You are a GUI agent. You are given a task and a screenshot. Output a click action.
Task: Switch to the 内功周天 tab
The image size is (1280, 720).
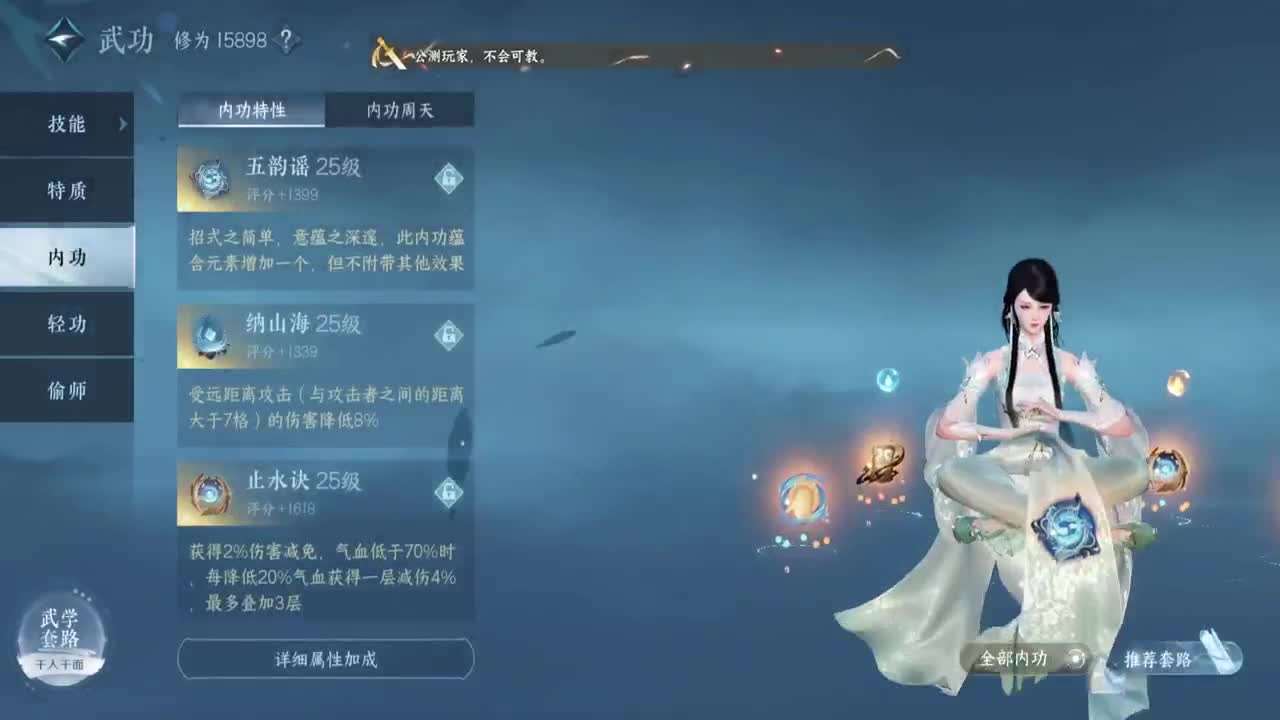400,110
